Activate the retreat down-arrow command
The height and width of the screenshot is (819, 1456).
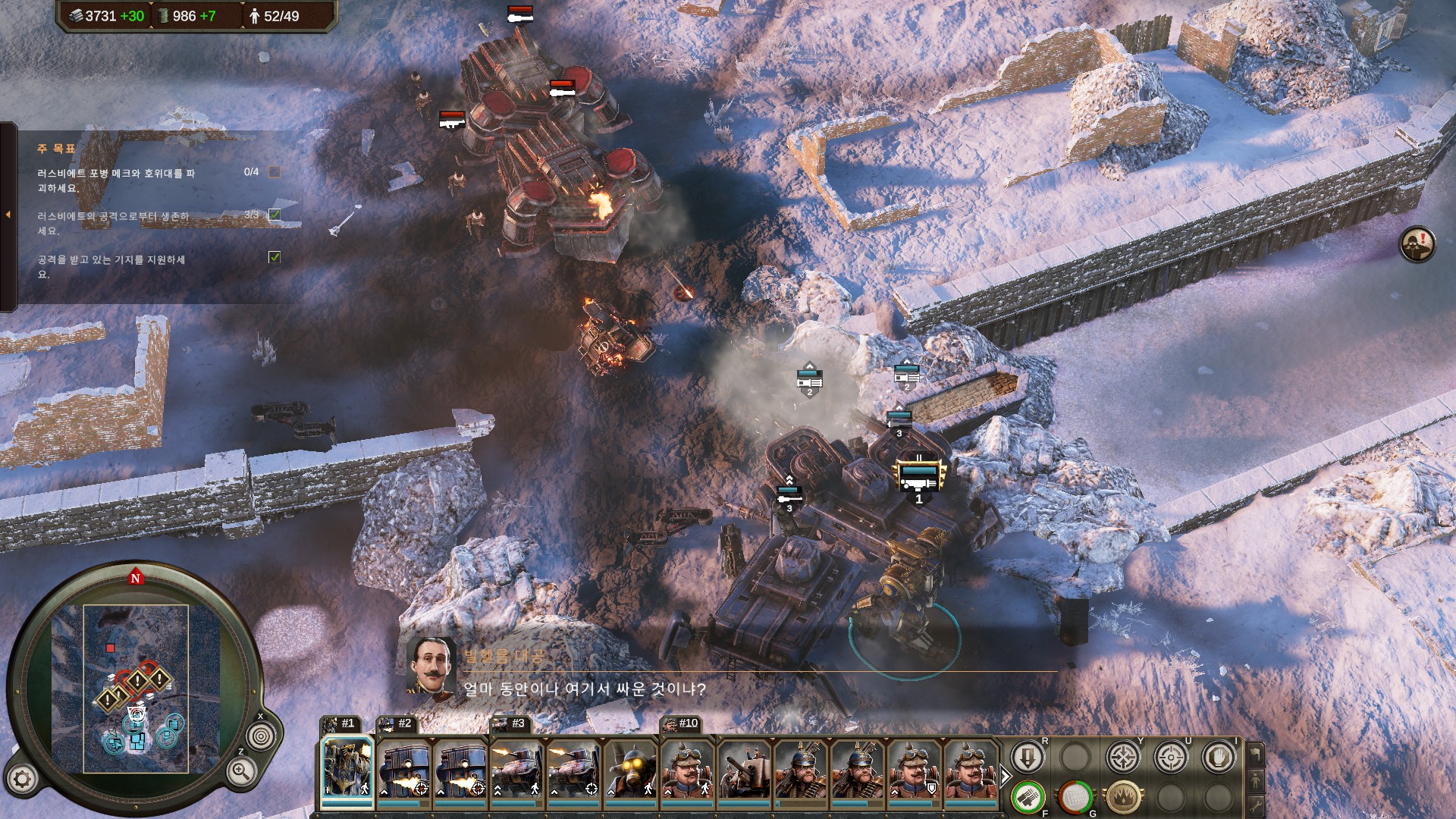click(1028, 758)
